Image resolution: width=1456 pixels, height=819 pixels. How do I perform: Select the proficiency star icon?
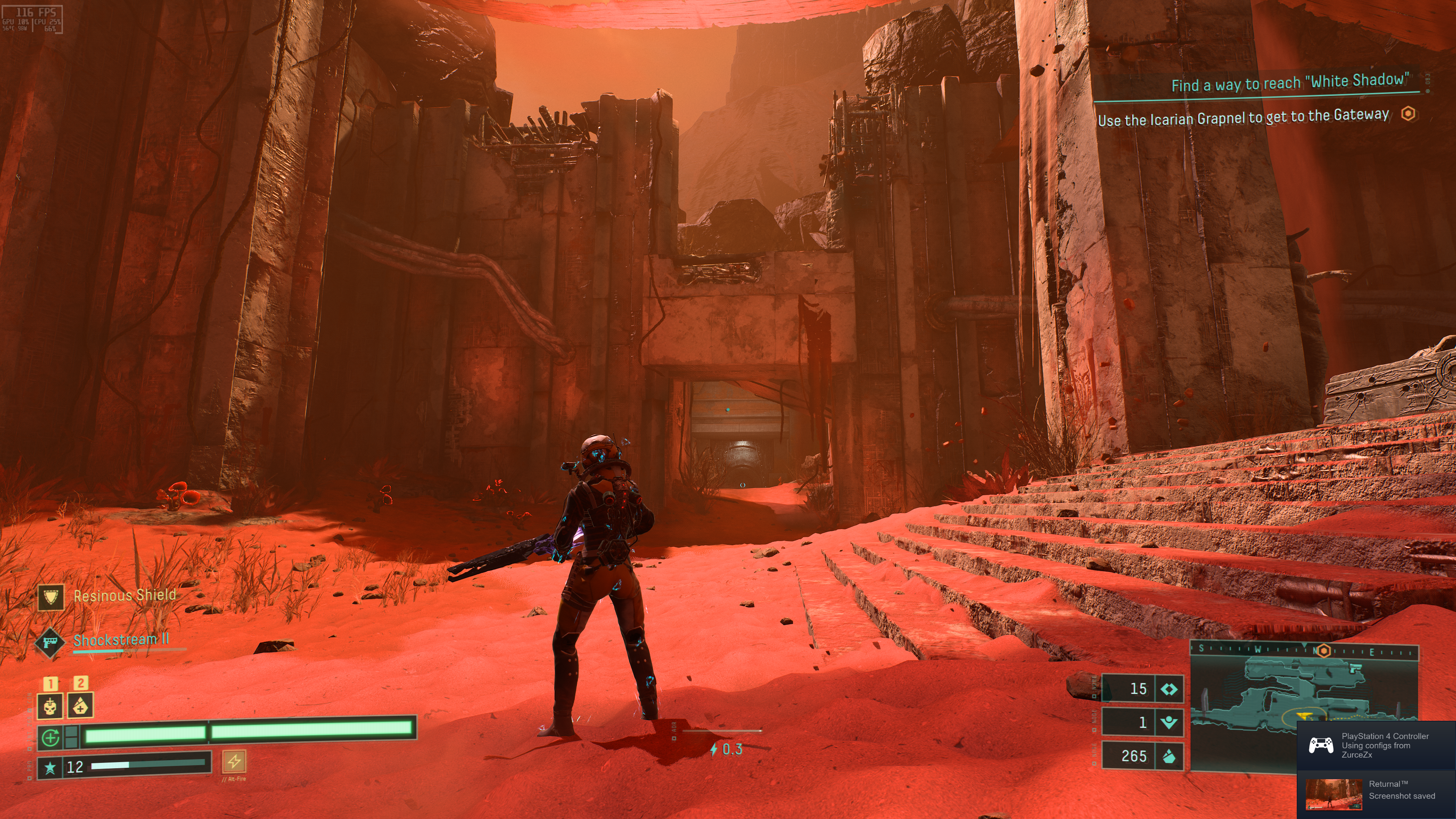[x=50, y=767]
